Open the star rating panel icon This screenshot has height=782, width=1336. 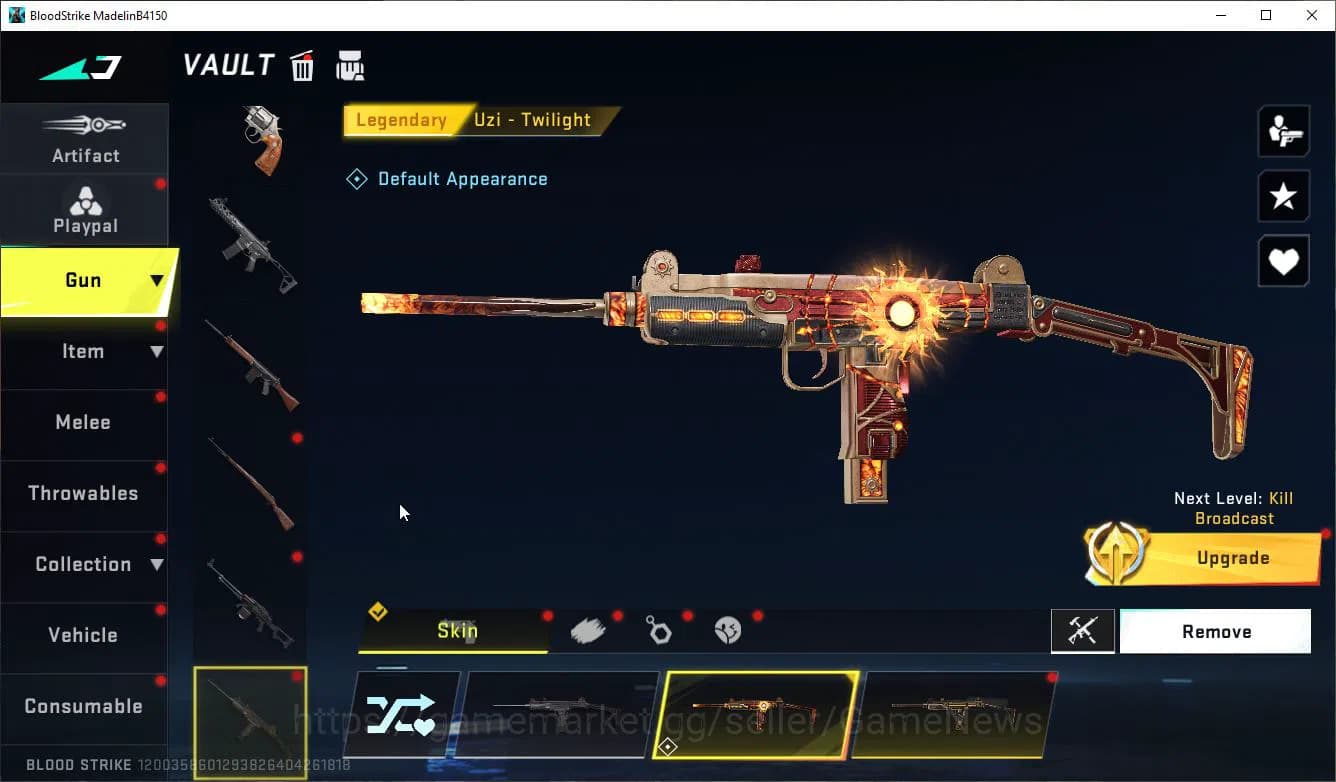pyautogui.click(x=1283, y=196)
